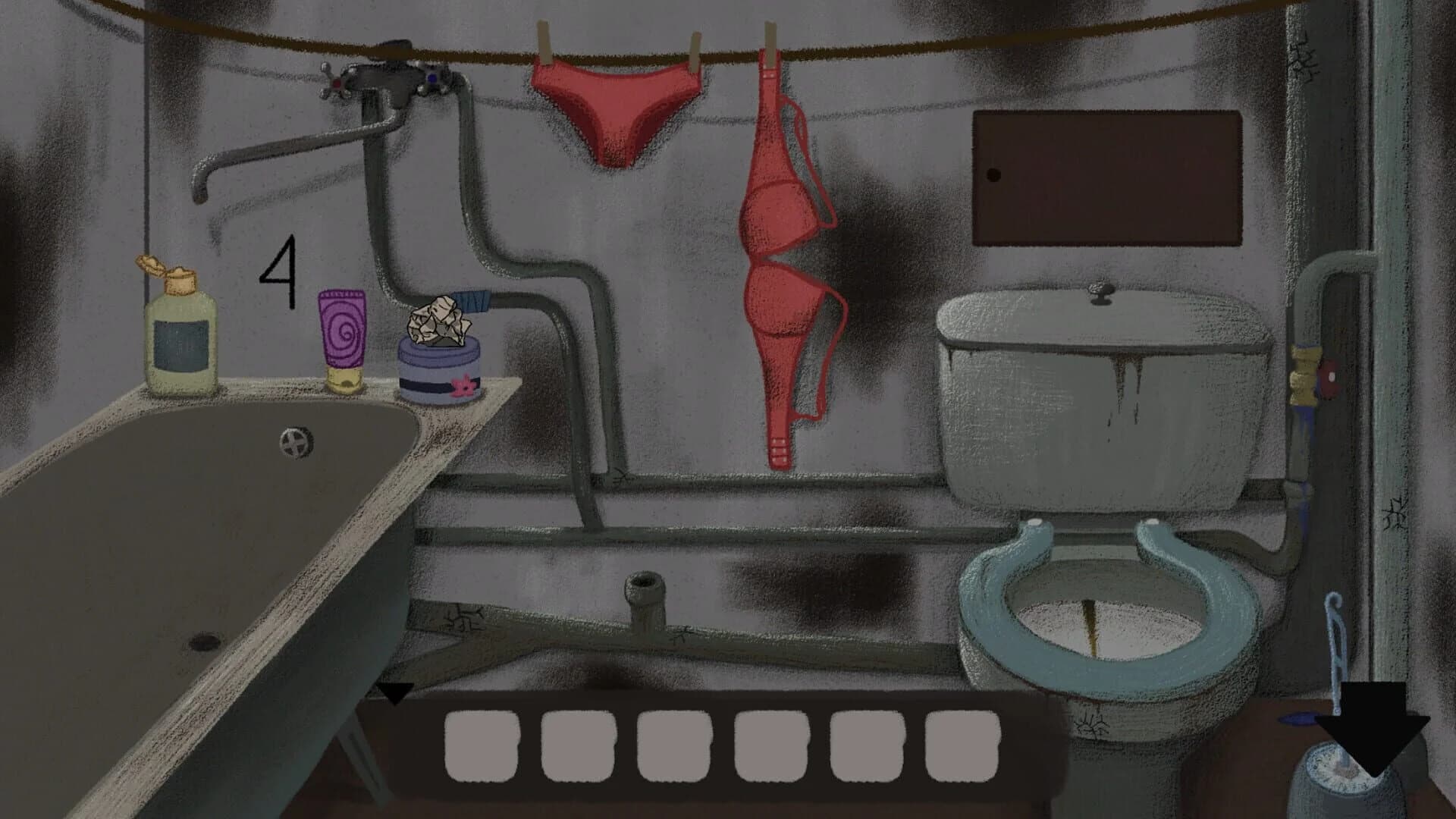
Task: Click the number 4 written on the wall
Action: [281, 273]
